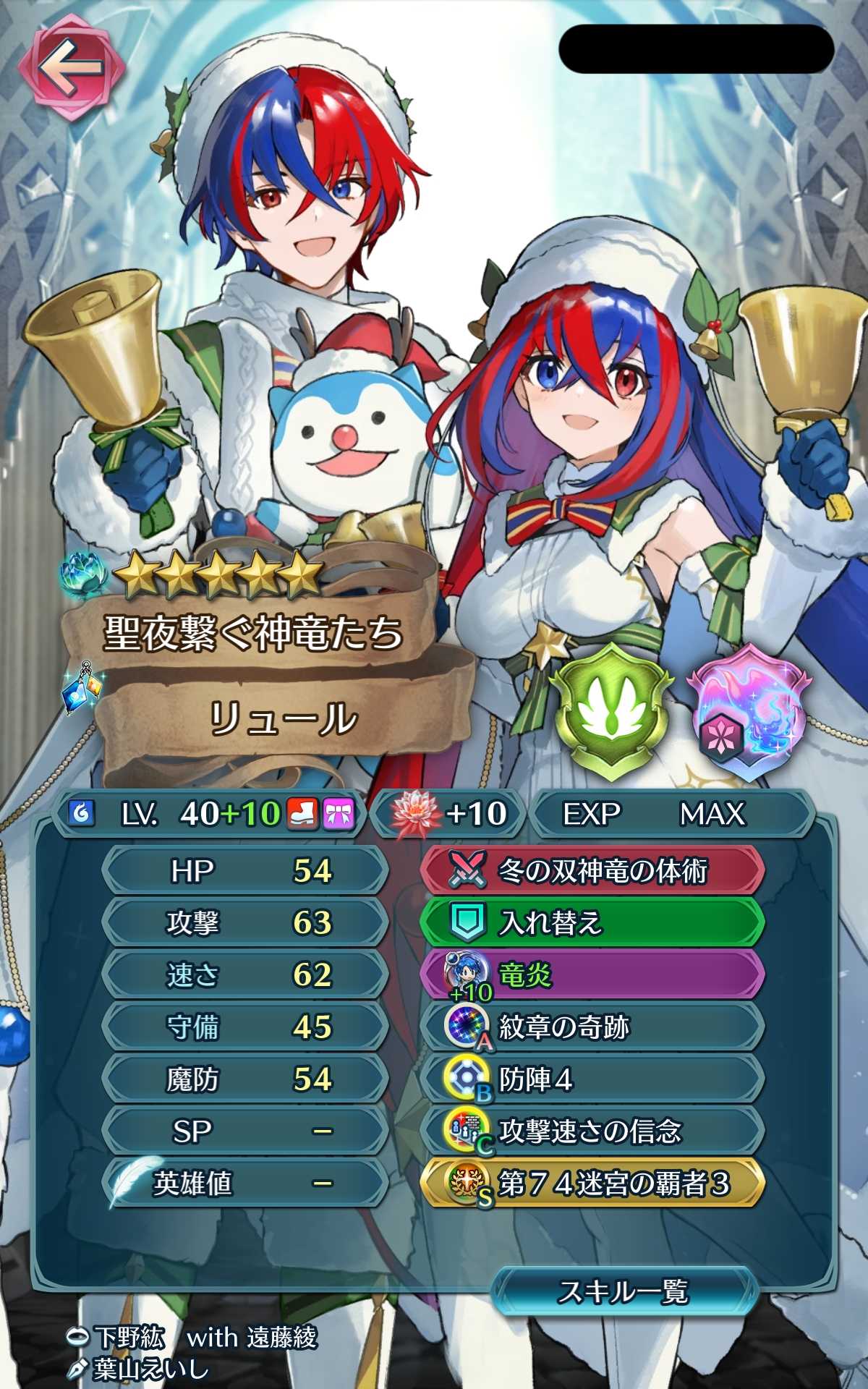
Task: Show details for the 速さ stat
Action: (246, 974)
